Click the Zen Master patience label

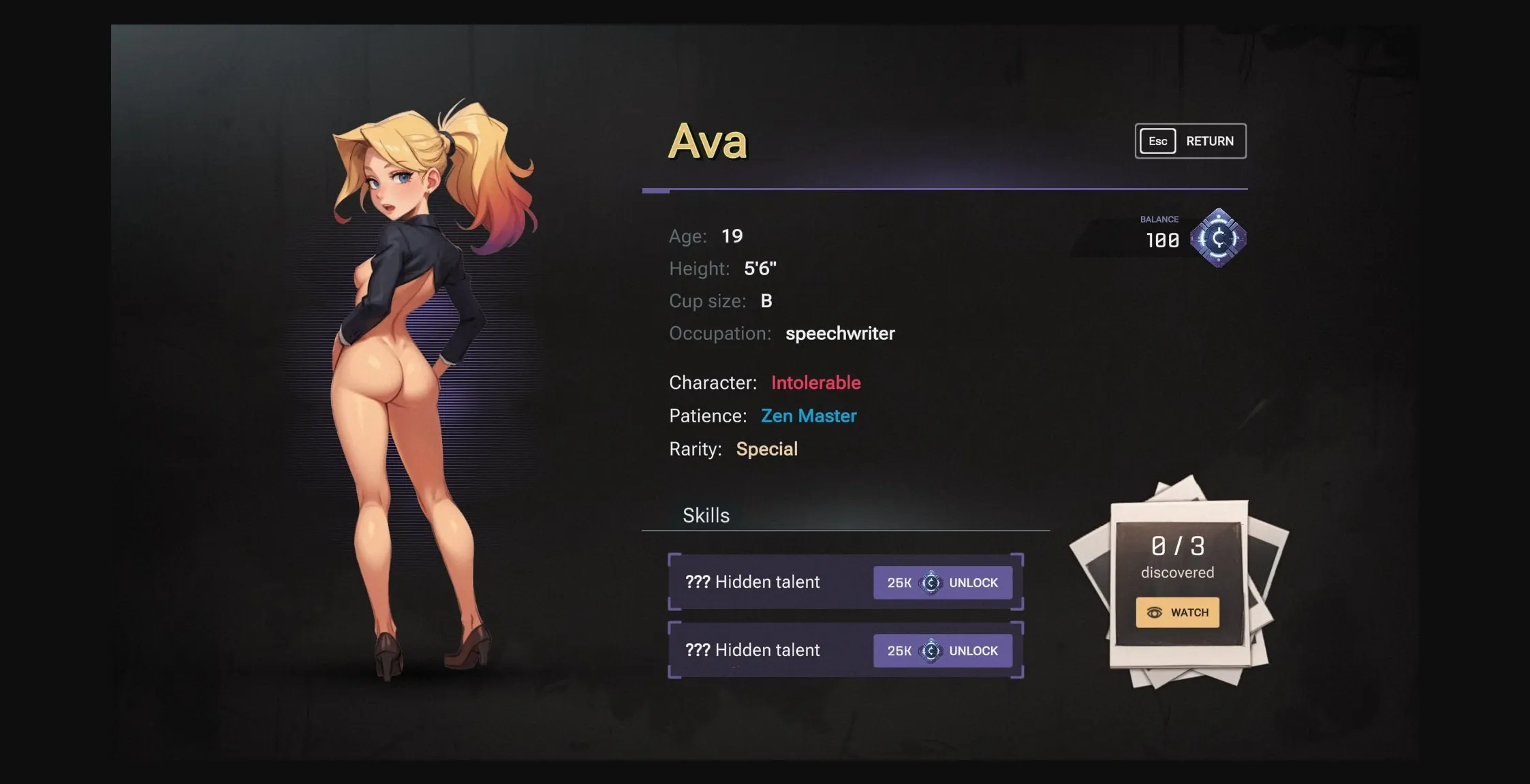coord(809,415)
